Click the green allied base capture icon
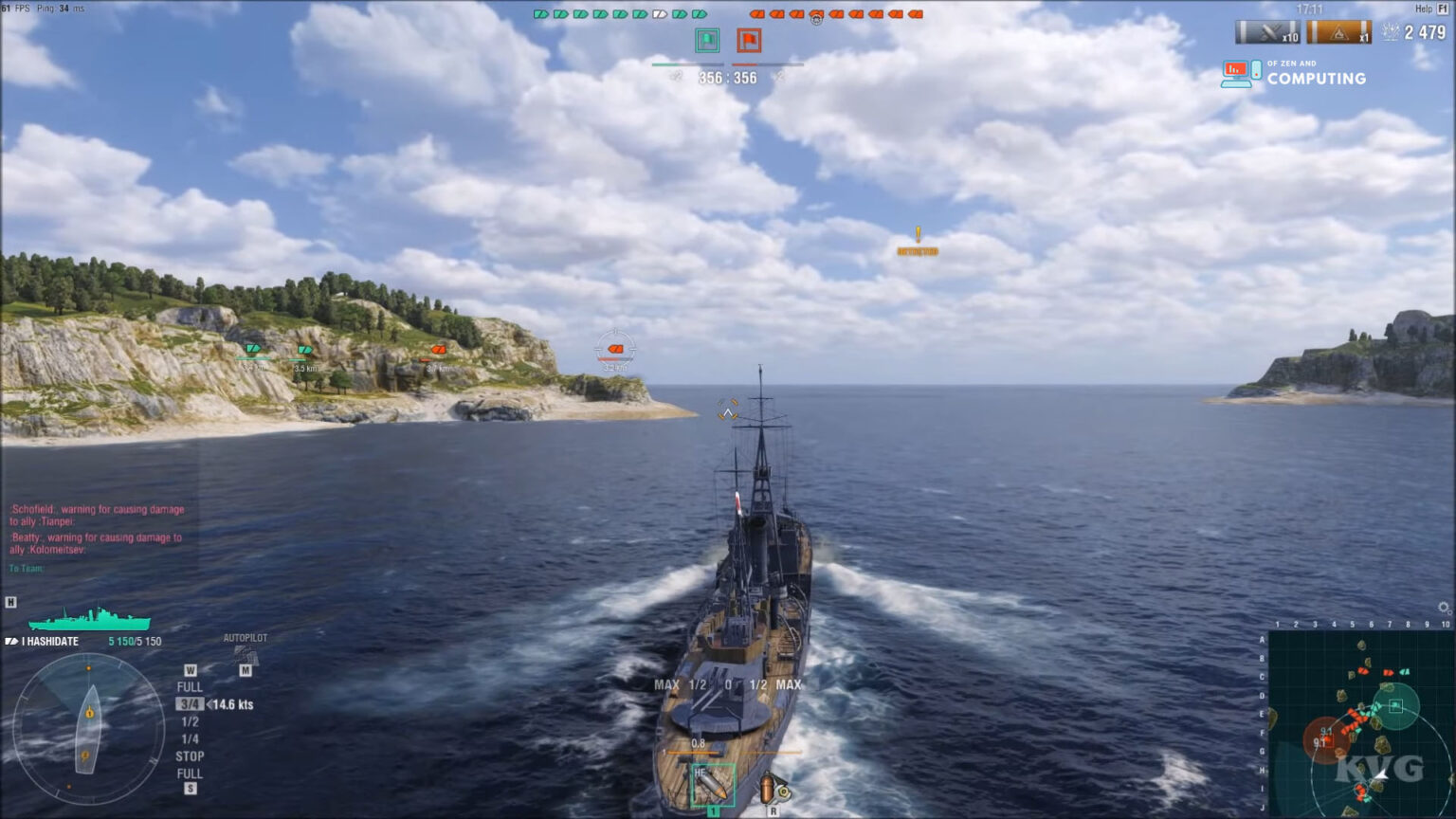The width and height of the screenshot is (1456, 819). [x=707, y=41]
